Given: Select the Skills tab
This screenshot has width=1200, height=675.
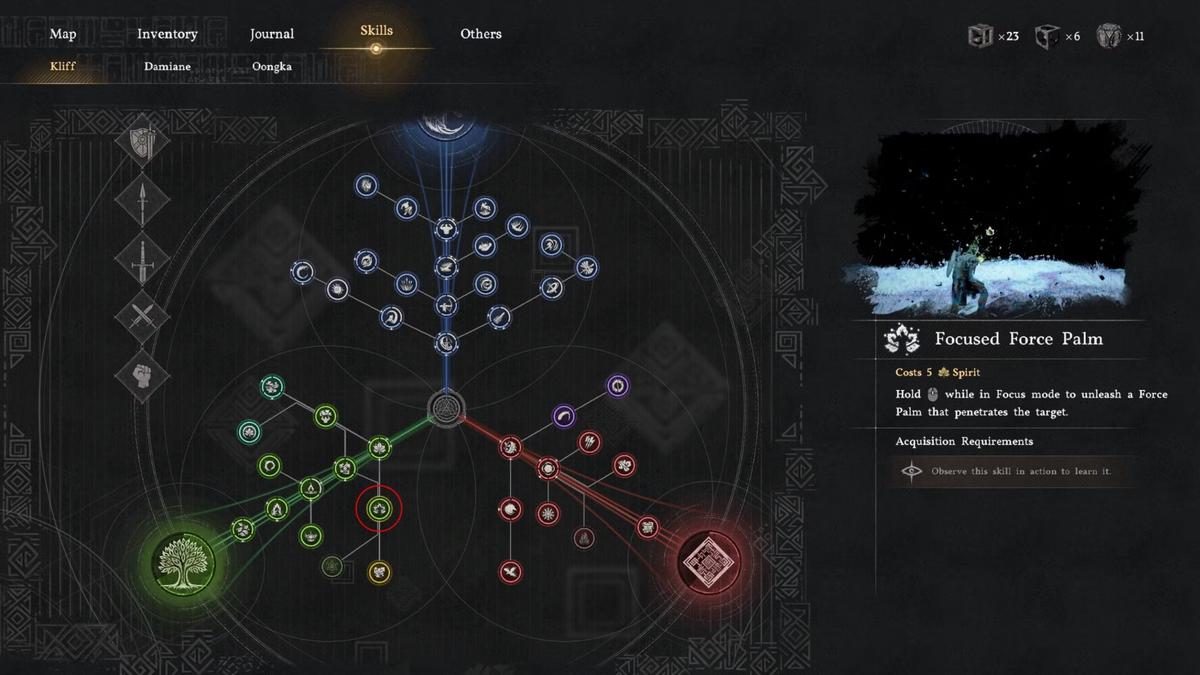Looking at the screenshot, I should (x=376, y=31).
